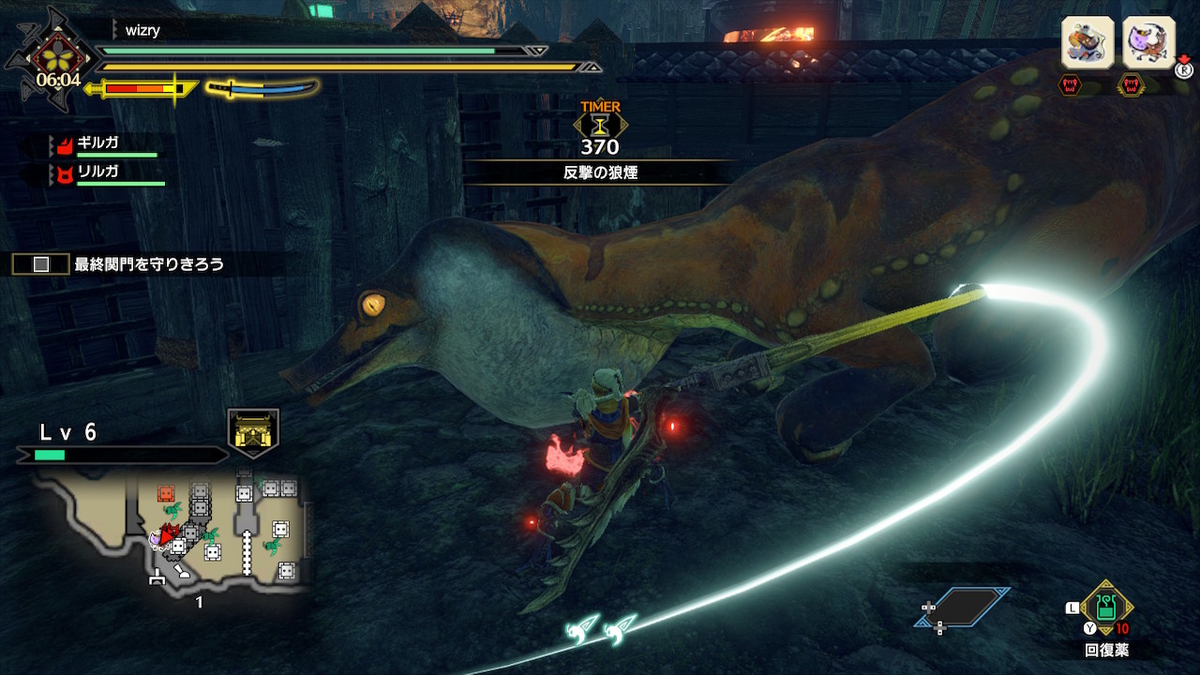This screenshot has width=1200, height=675.
Task: Select buddy ギルガ in the party list
Action: coord(98,144)
